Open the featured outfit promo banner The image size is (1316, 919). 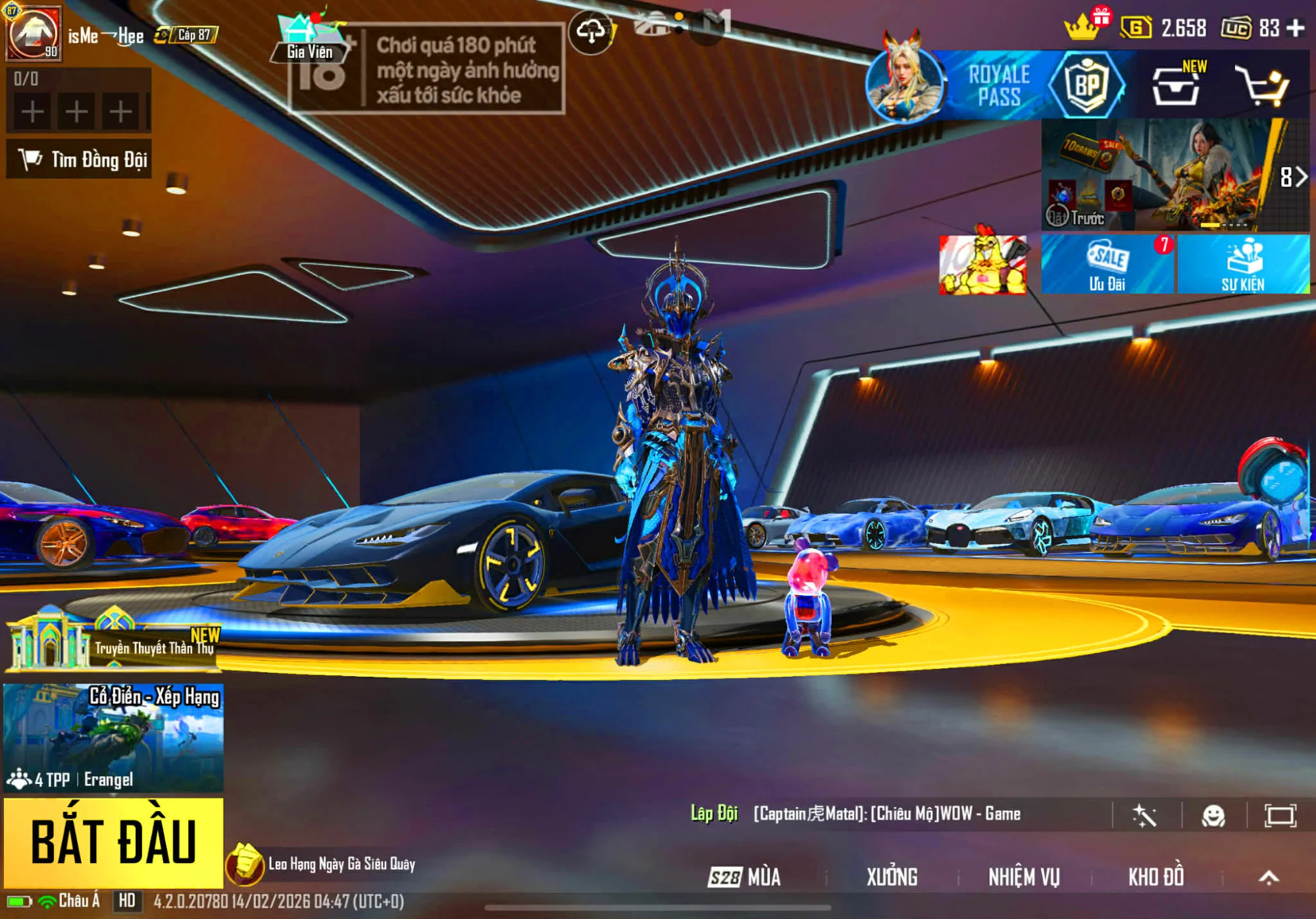(x=1158, y=174)
